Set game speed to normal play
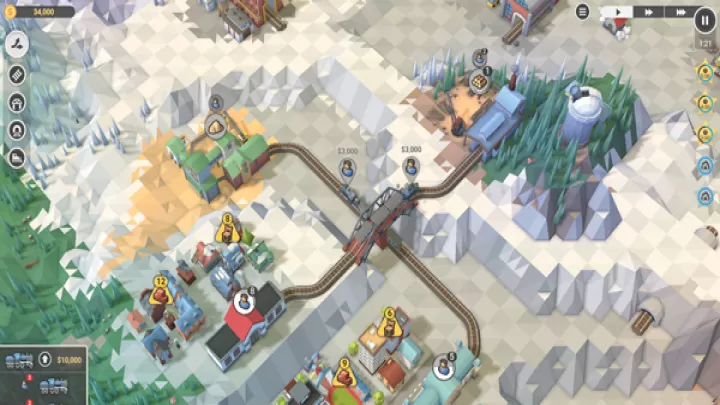The height and width of the screenshot is (405, 720). coord(620,12)
